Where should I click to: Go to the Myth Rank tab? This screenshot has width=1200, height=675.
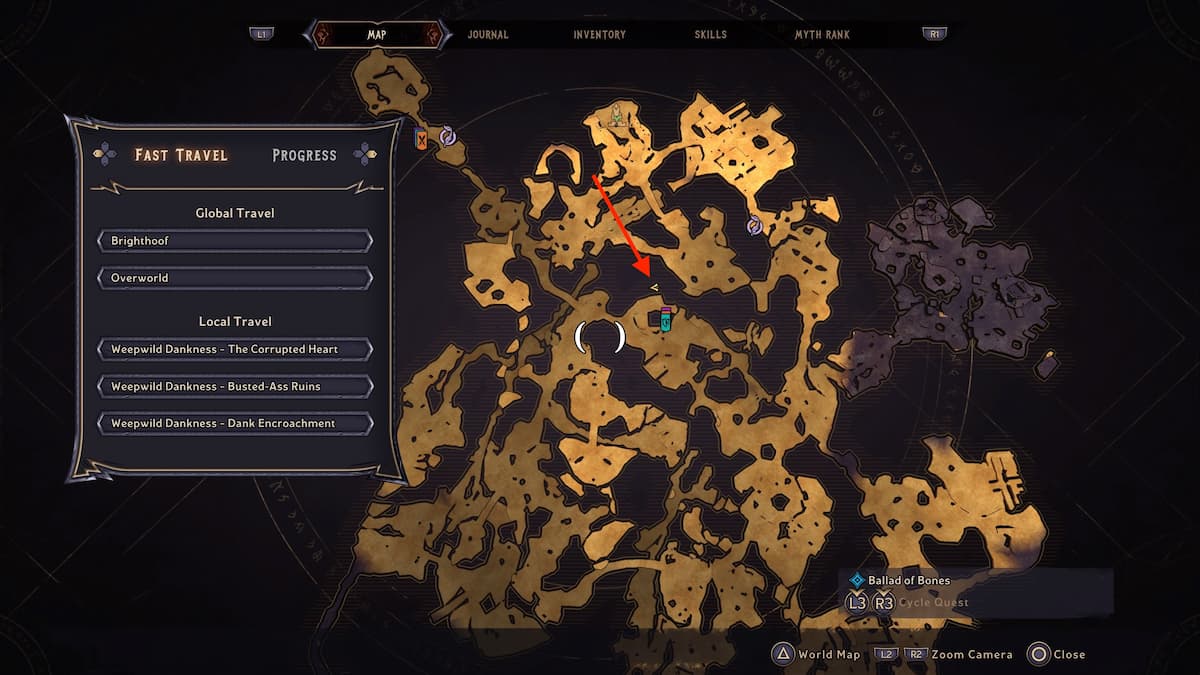pos(822,34)
